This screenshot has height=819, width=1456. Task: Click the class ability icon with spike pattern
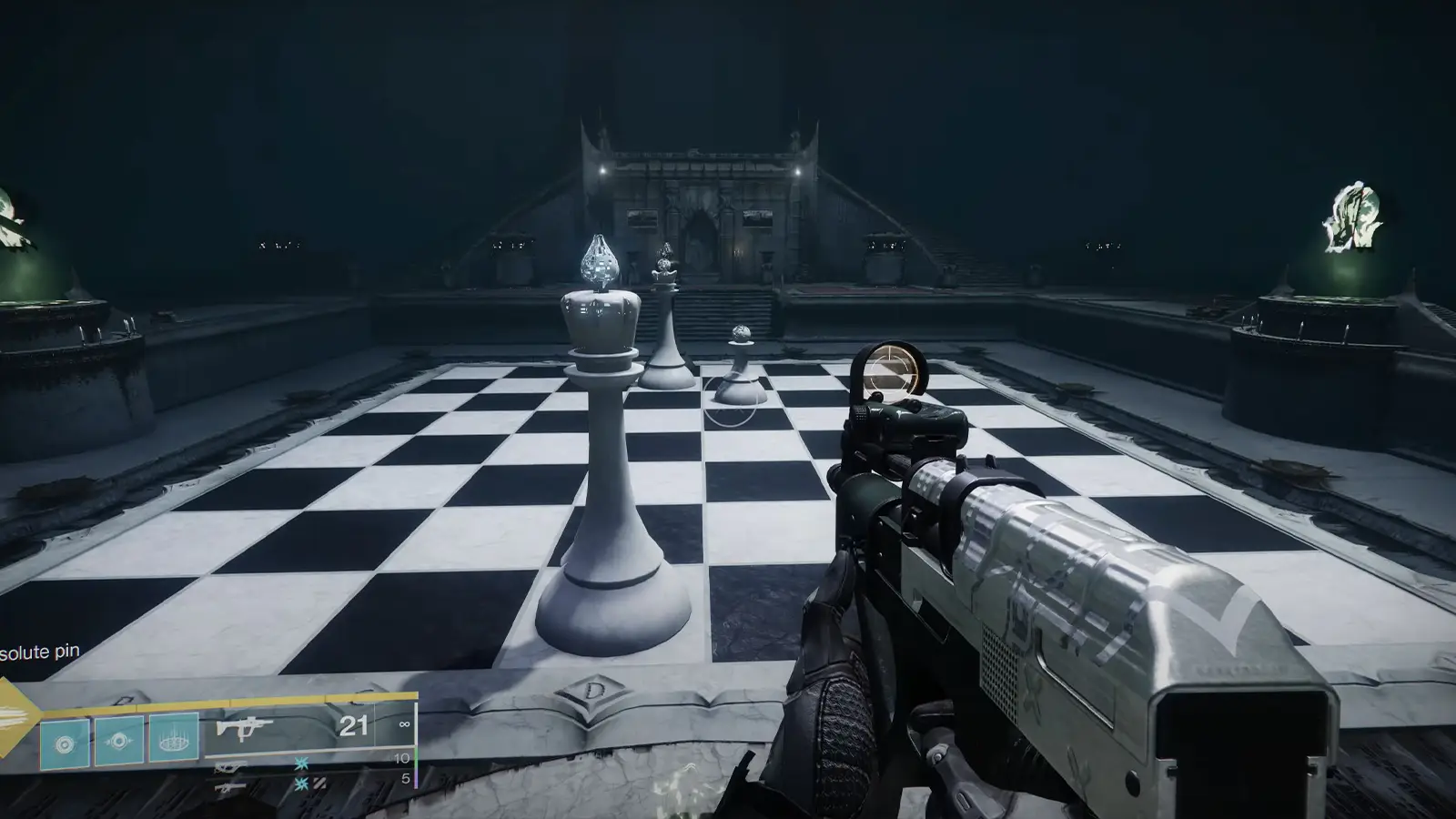[173, 742]
